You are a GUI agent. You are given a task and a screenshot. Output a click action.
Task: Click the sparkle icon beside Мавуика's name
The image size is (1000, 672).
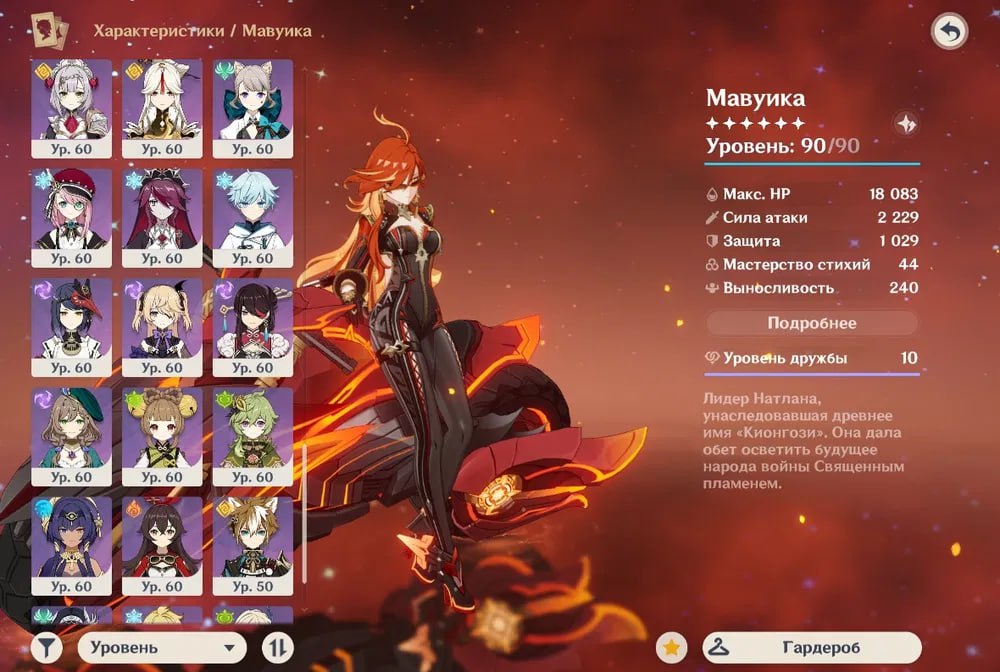tap(906, 124)
